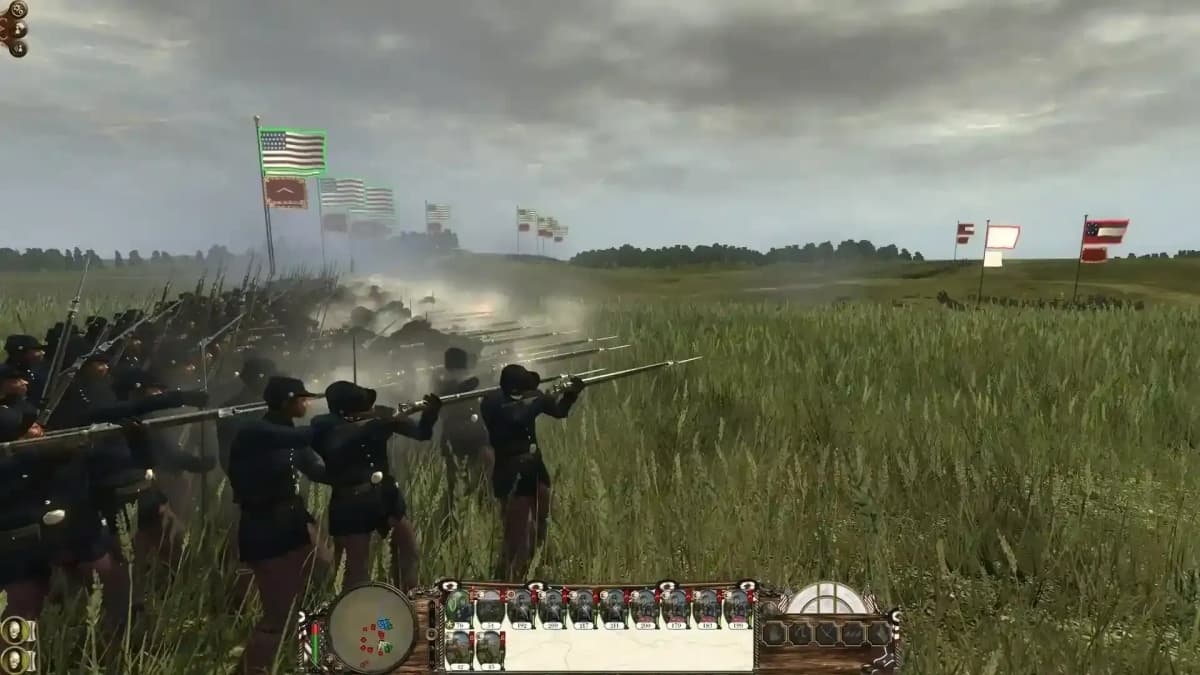Click the battle minimap radar
This screenshot has height=675, width=1200.
[372, 627]
